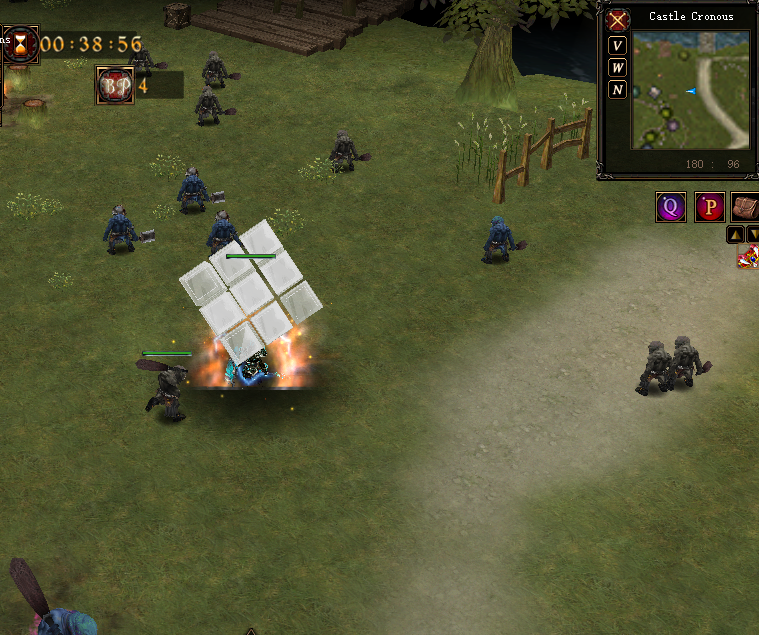Click the up arrow under the bag icon

pos(735,234)
